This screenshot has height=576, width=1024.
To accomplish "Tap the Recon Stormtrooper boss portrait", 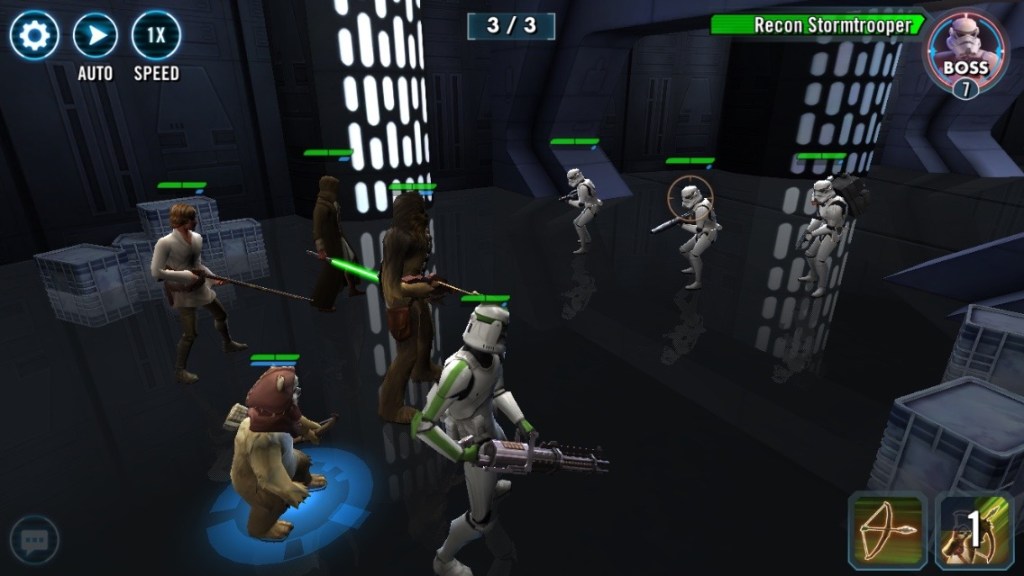I will click(x=964, y=52).
